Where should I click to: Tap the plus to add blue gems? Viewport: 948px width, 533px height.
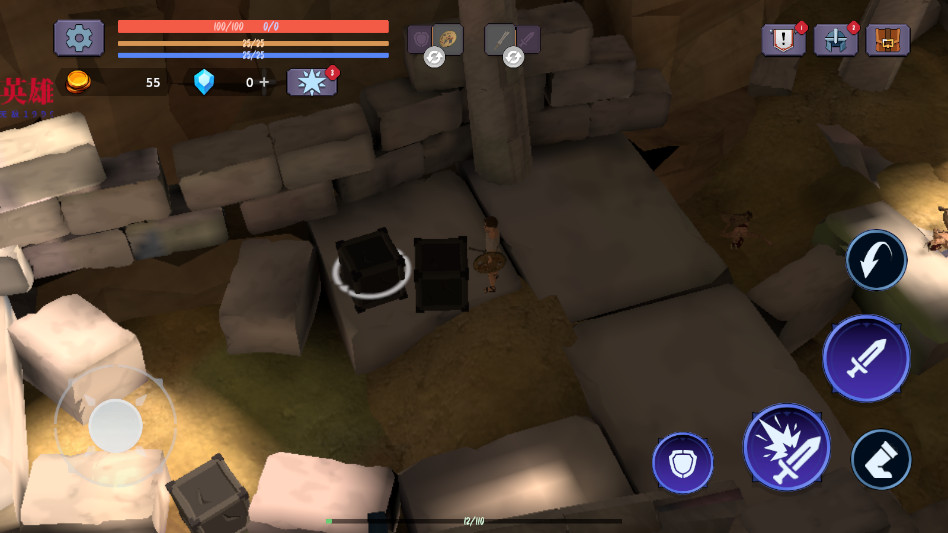(x=264, y=82)
